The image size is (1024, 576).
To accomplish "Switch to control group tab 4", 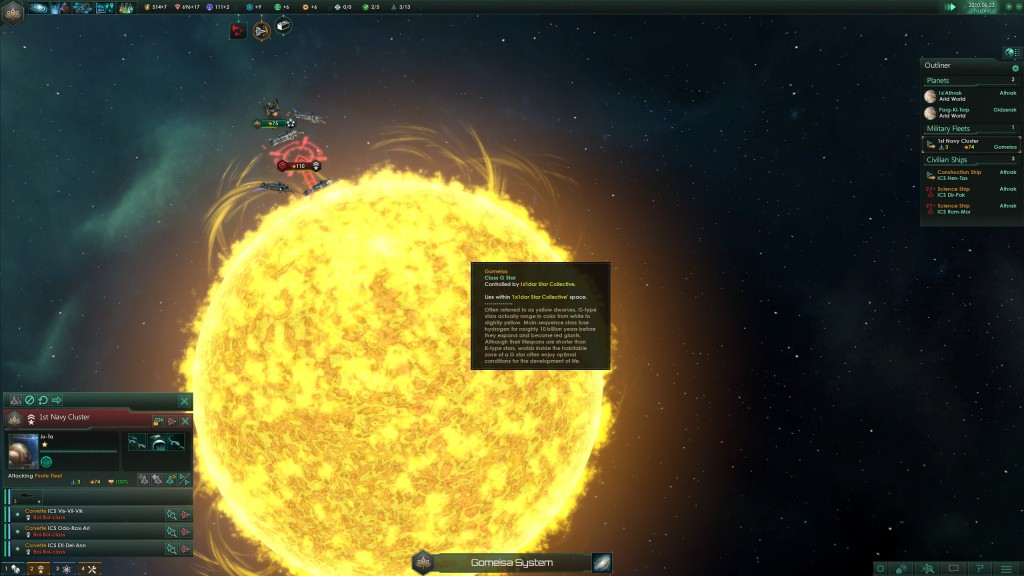I will coord(88,569).
